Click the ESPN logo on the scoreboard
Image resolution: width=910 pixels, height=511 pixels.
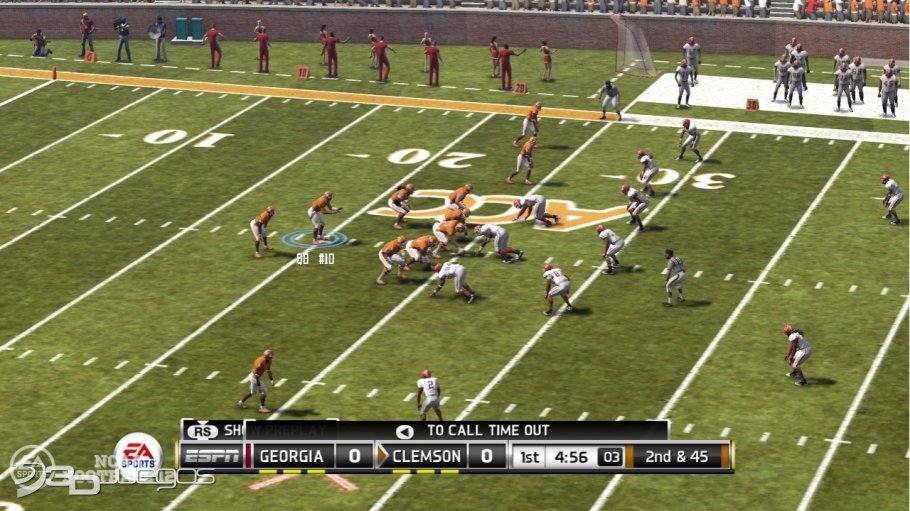(212, 457)
